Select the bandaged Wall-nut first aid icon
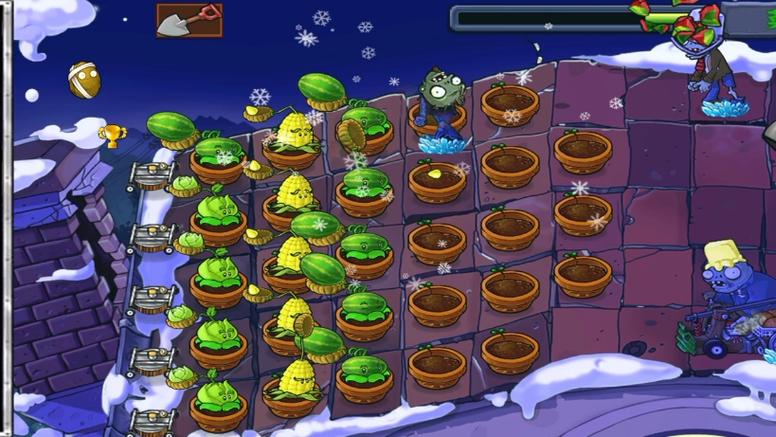 tap(84, 80)
